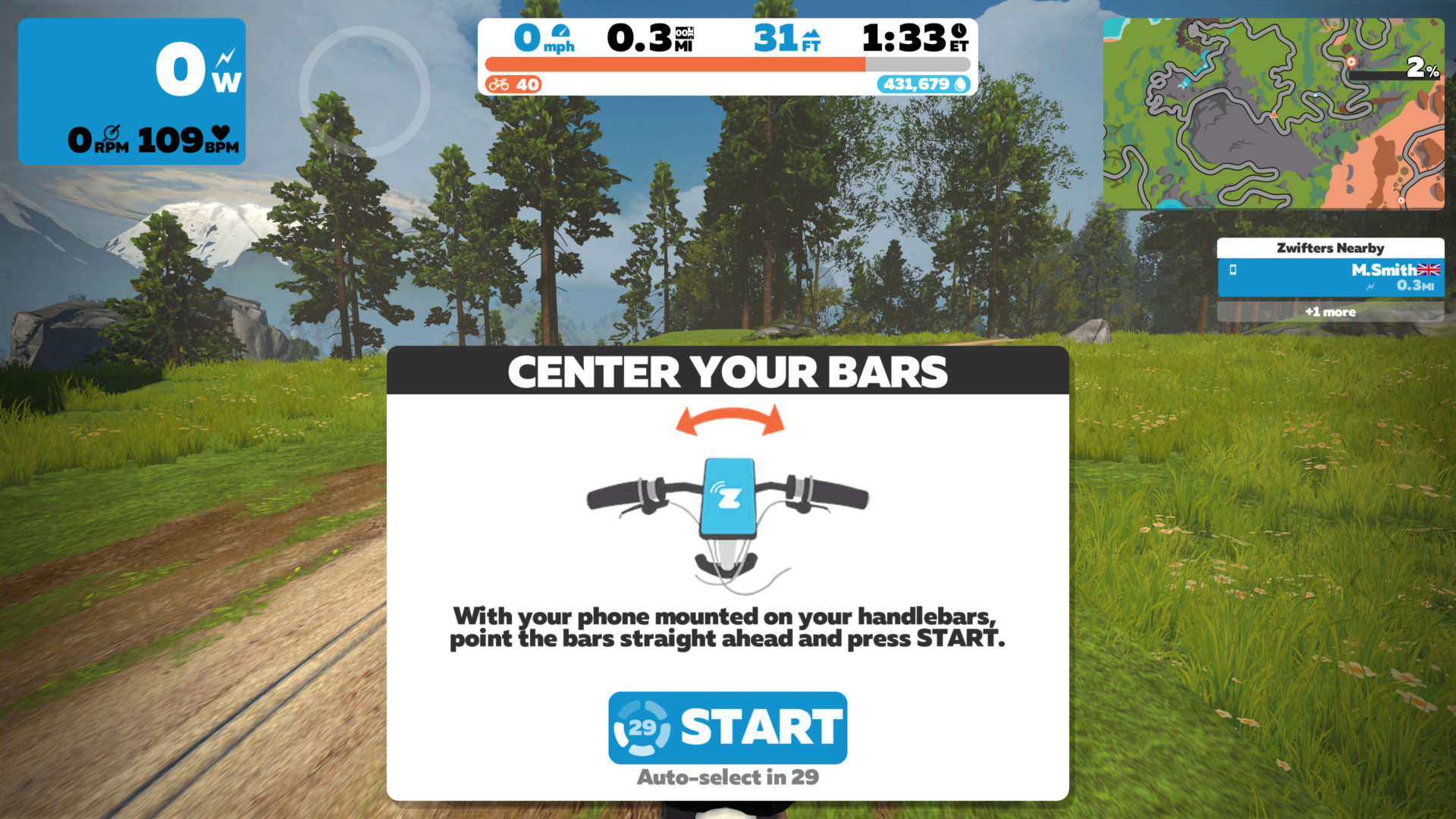Click the Auto-select countdown text
Image resolution: width=1456 pixels, height=819 pixels.
pos(727,777)
